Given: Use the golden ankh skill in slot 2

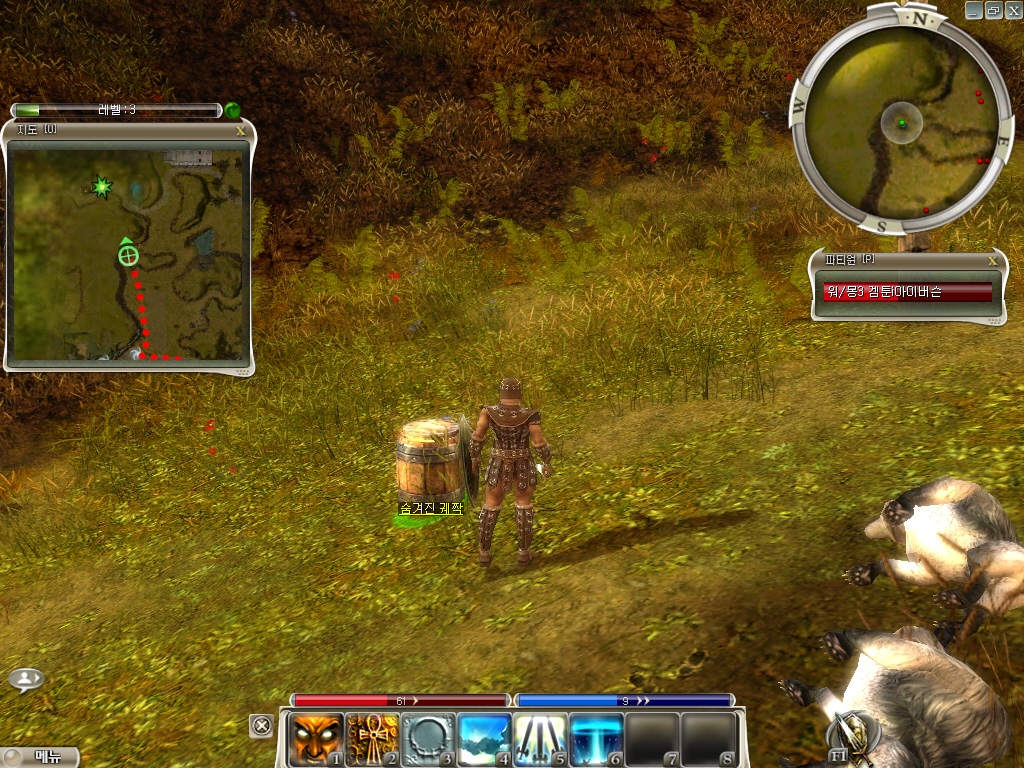Looking at the screenshot, I should [x=372, y=738].
